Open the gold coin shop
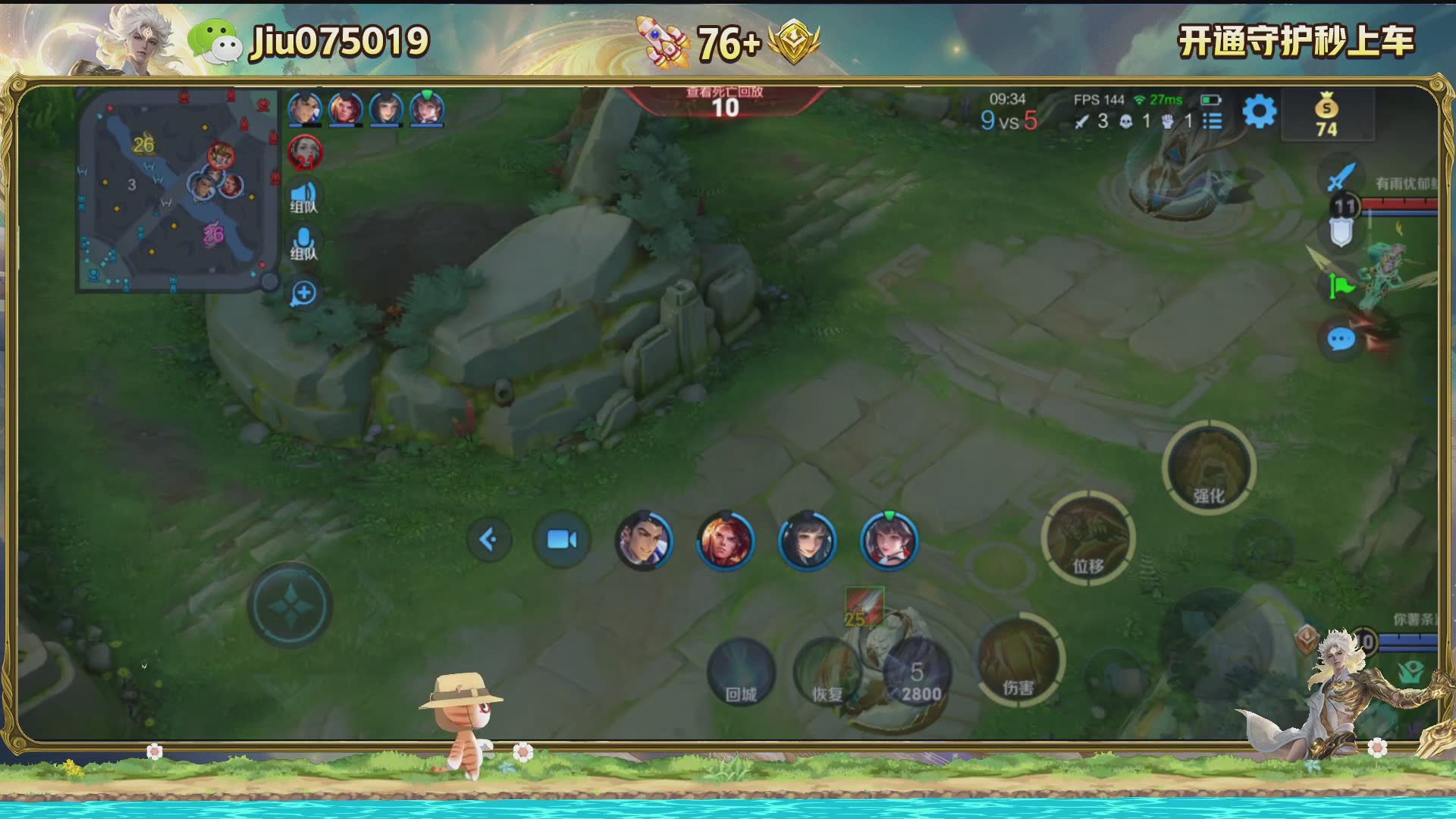 coord(1326,115)
